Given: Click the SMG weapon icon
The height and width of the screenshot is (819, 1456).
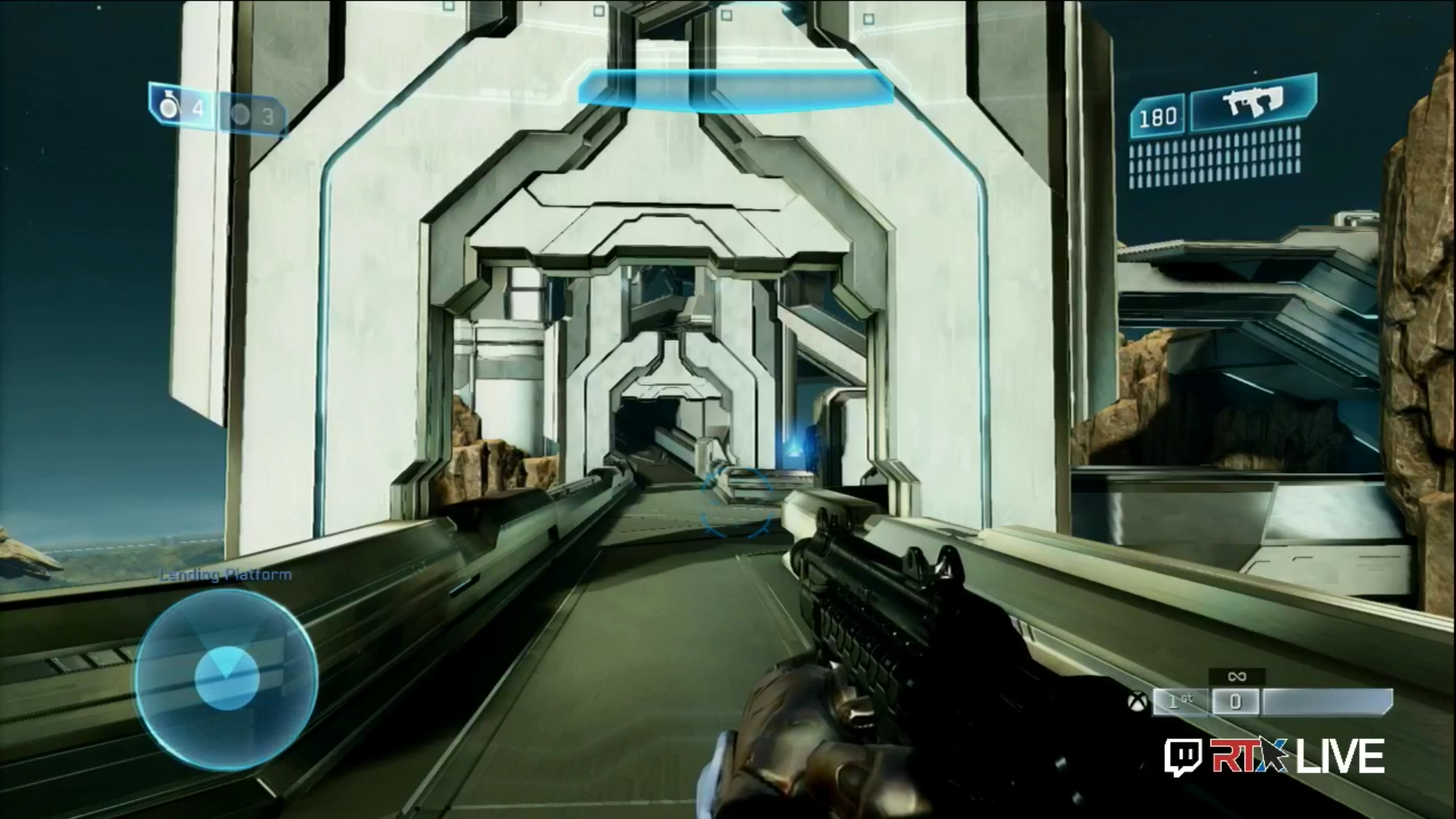Looking at the screenshot, I should click(1252, 103).
